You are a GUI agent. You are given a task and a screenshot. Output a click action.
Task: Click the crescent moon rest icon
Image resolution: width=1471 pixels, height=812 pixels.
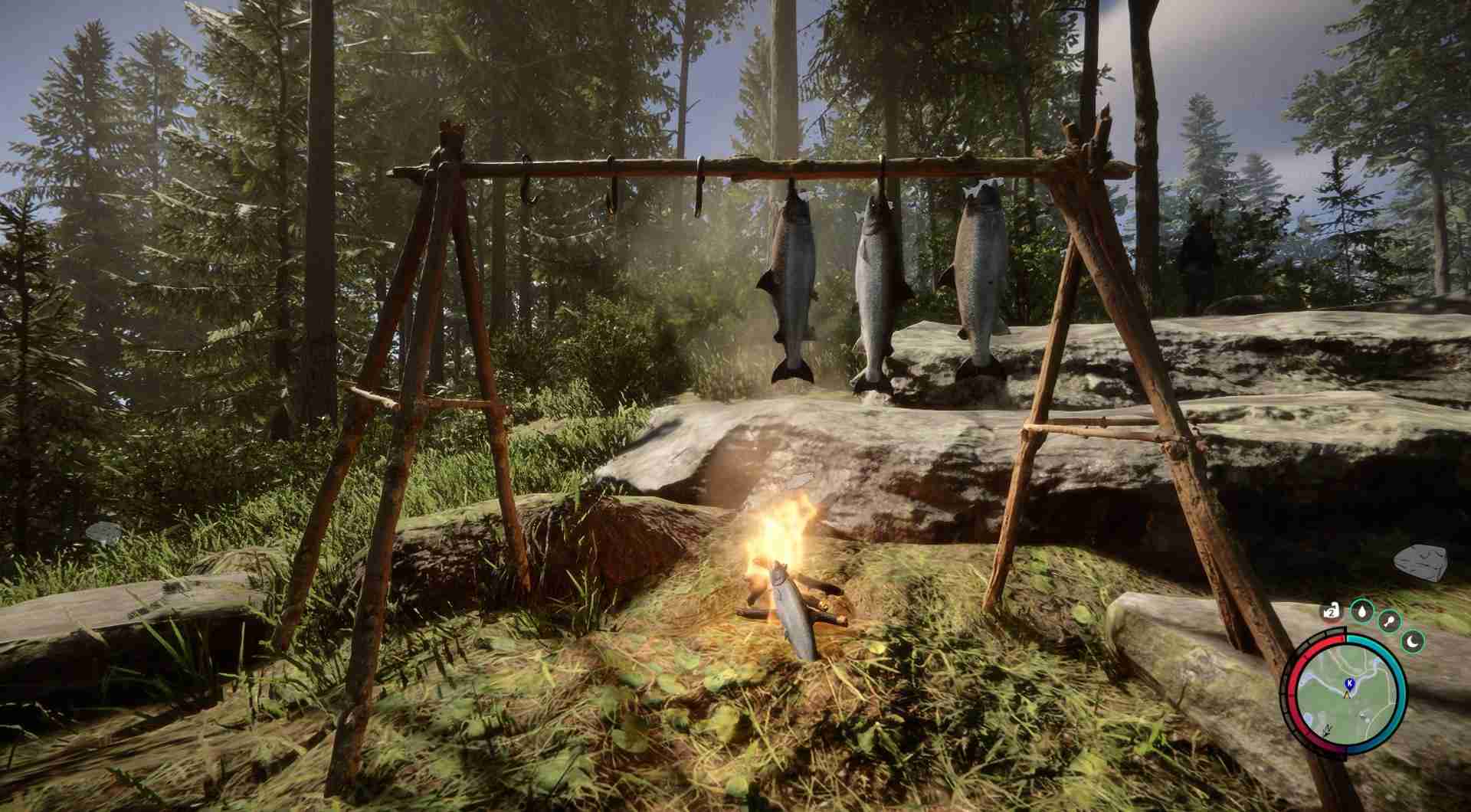click(x=1413, y=640)
